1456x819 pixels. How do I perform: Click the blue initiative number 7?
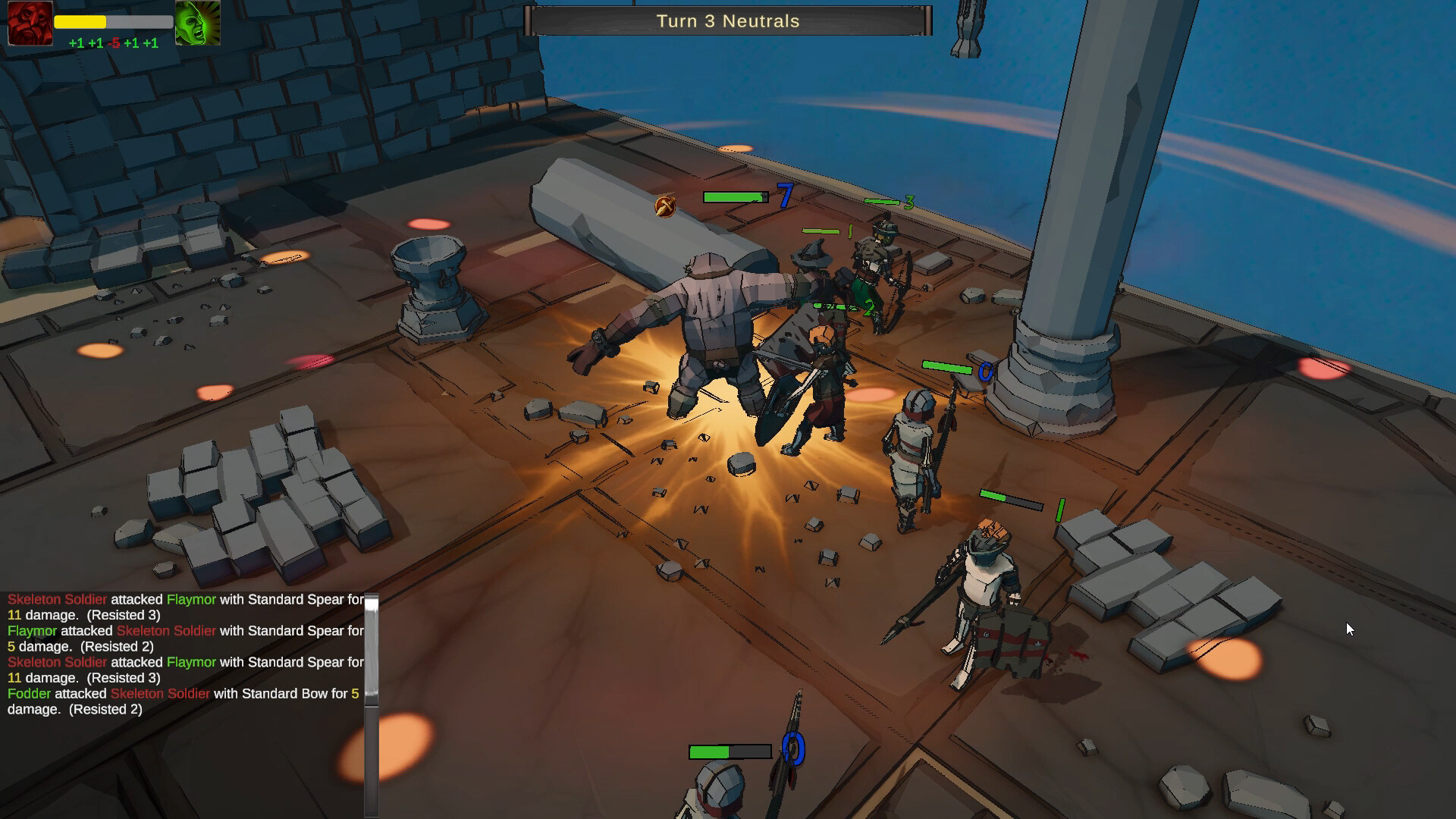[785, 196]
